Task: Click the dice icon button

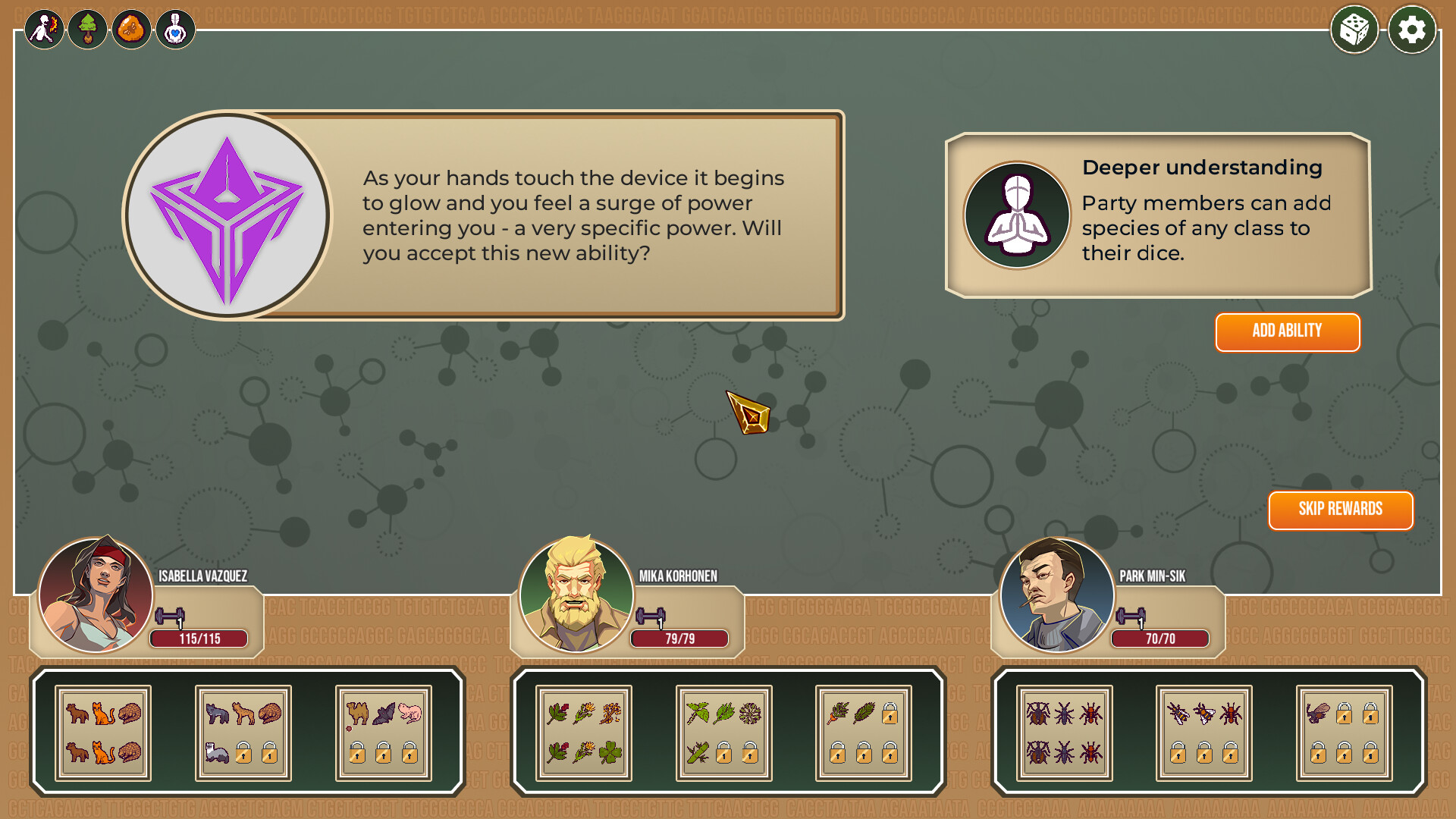Action: 1354,30
